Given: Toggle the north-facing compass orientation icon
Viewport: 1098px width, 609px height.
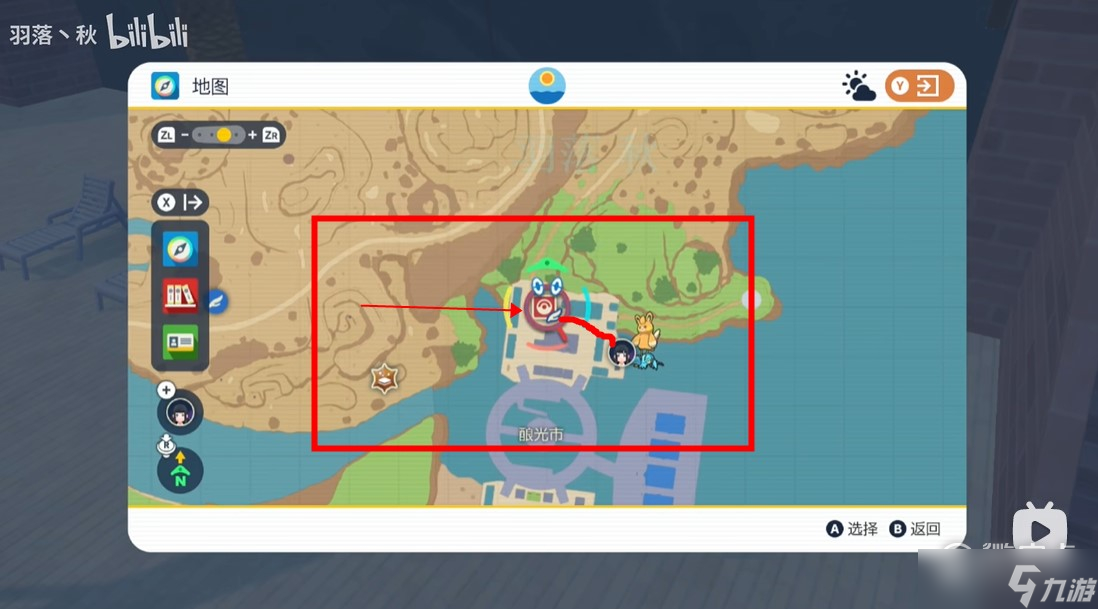Looking at the screenshot, I should click(180, 470).
